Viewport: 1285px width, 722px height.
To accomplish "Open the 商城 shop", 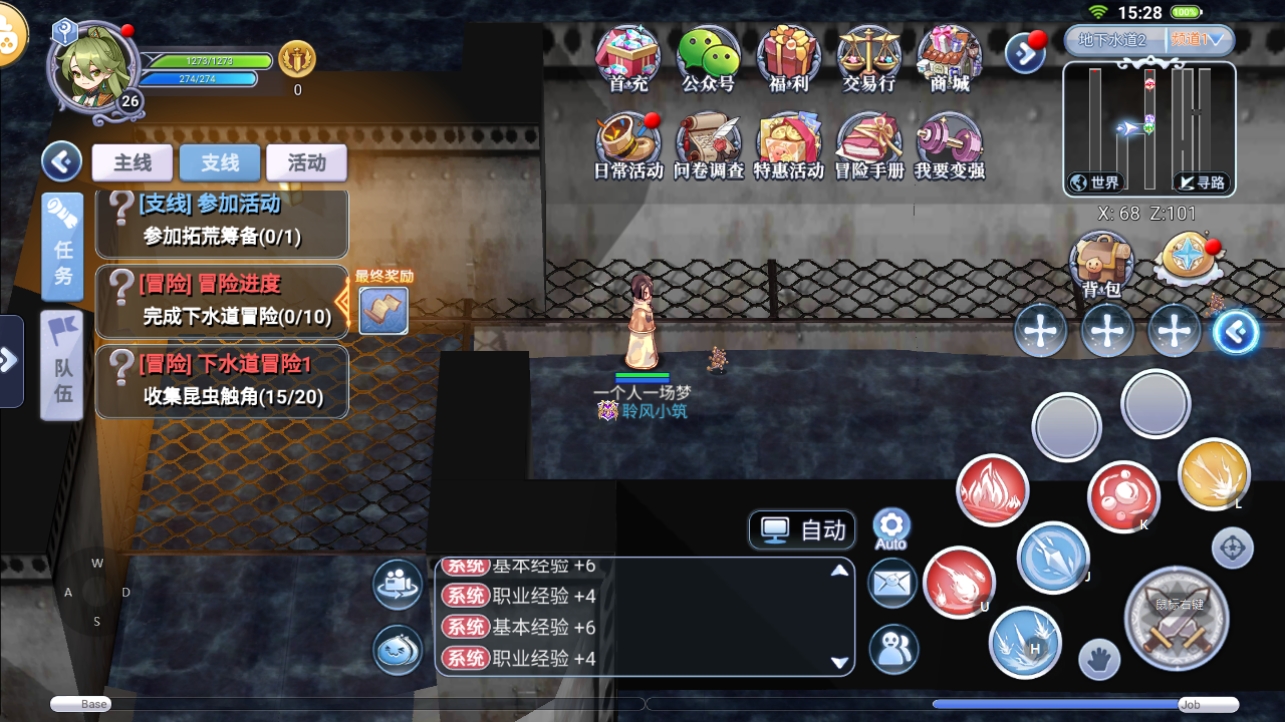I will click(949, 58).
